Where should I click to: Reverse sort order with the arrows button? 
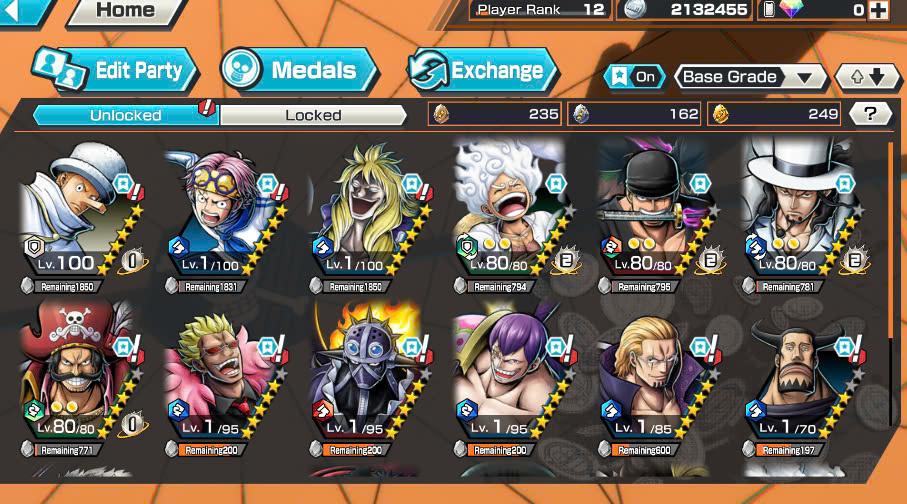(x=867, y=76)
